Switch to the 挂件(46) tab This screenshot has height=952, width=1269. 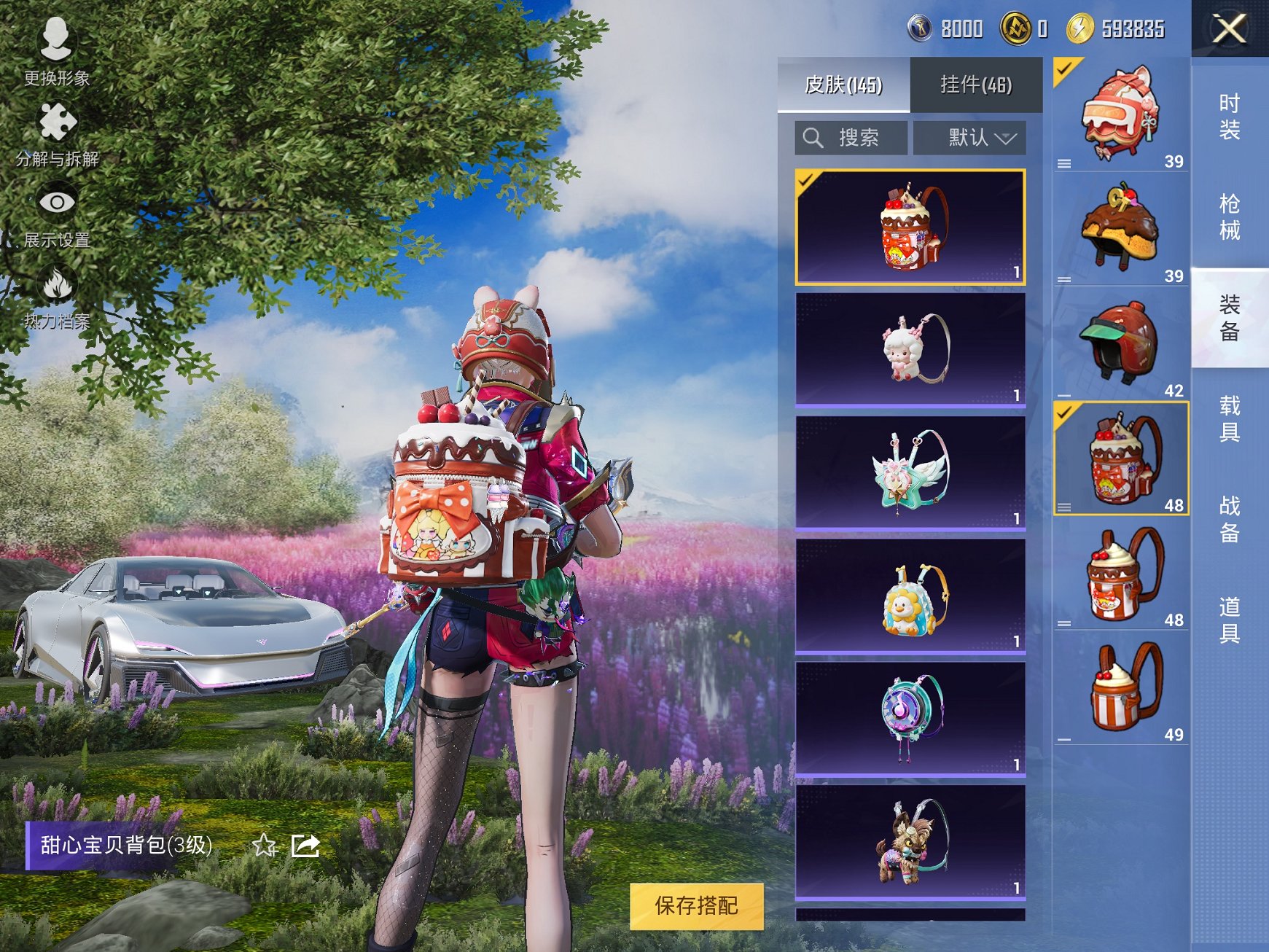coord(976,85)
